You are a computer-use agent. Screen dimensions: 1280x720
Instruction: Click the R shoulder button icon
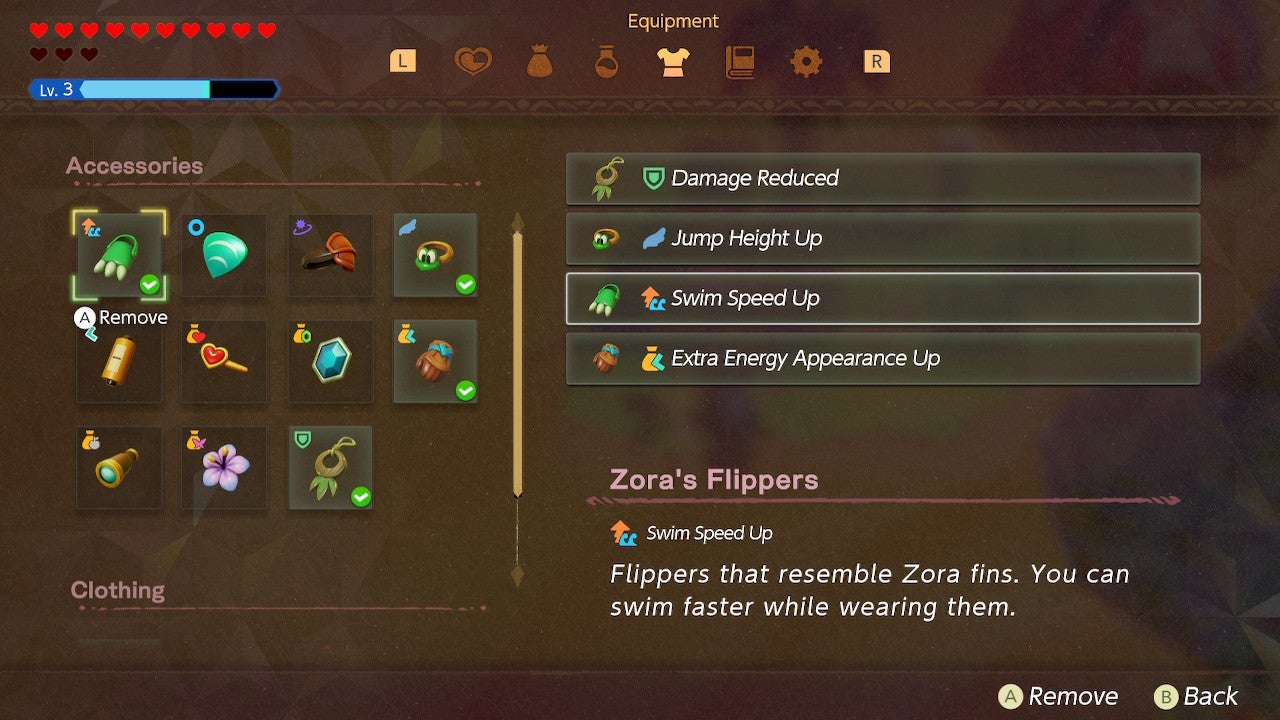[x=876, y=61]
